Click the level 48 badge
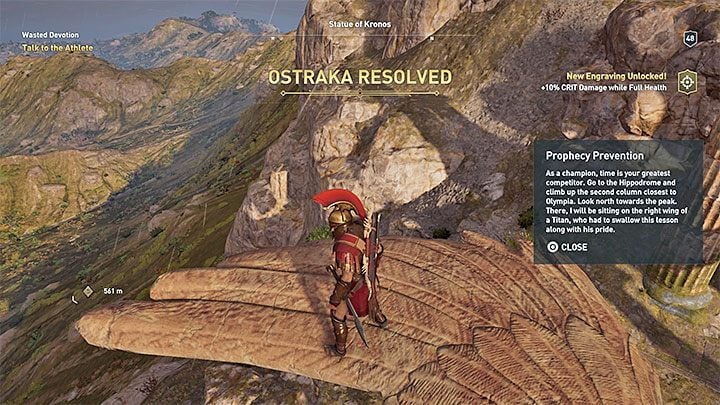This screenshot has width=720, height=405. tap(690, 38)
